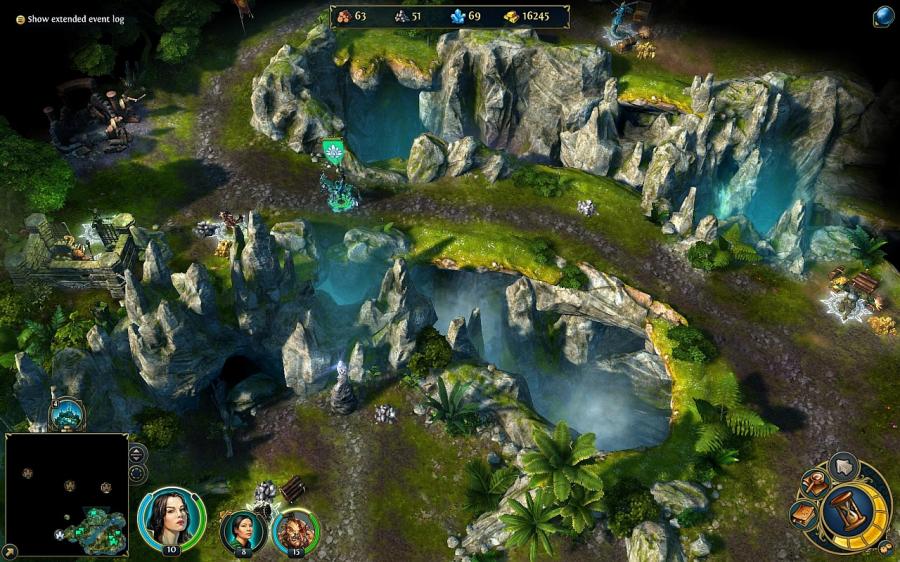Click the up-down arrows button beside minimap
The height and width of the screenshot is (562, 900).
[138, 452]
